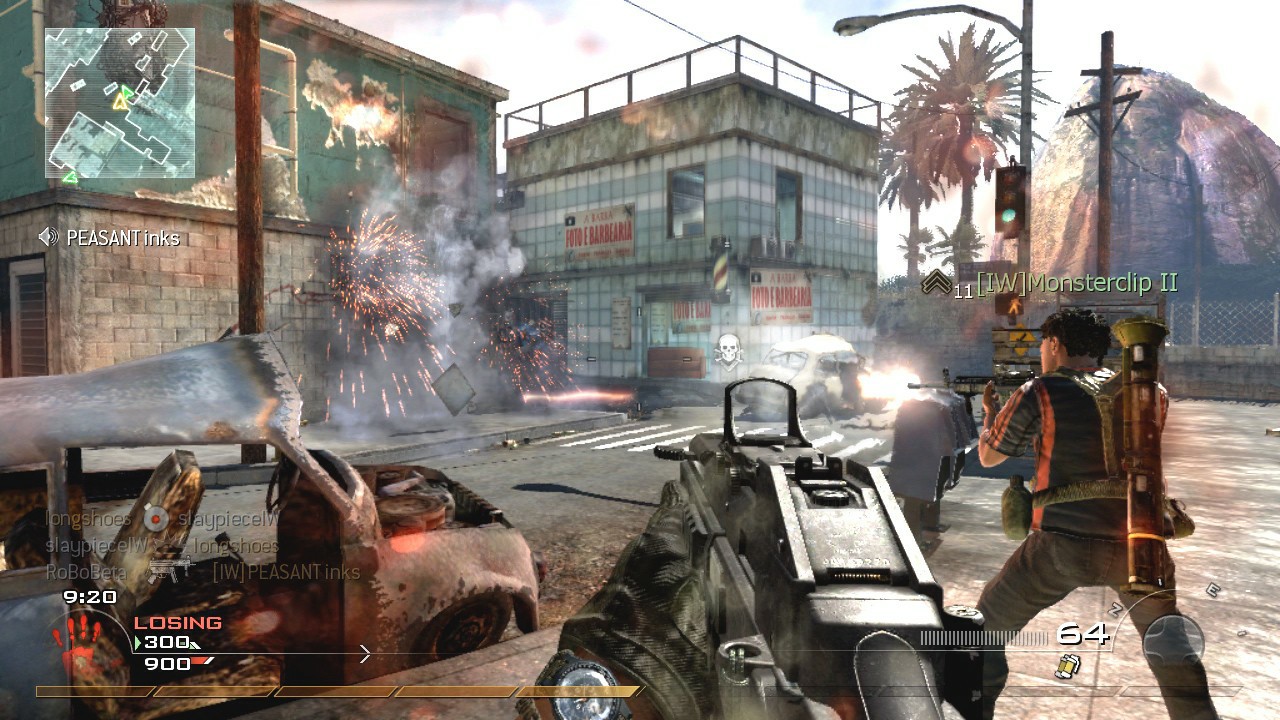Open the scoreboard via the LOSING label
This screenshot has height=720, width=1280.
(x=176, y=622)
